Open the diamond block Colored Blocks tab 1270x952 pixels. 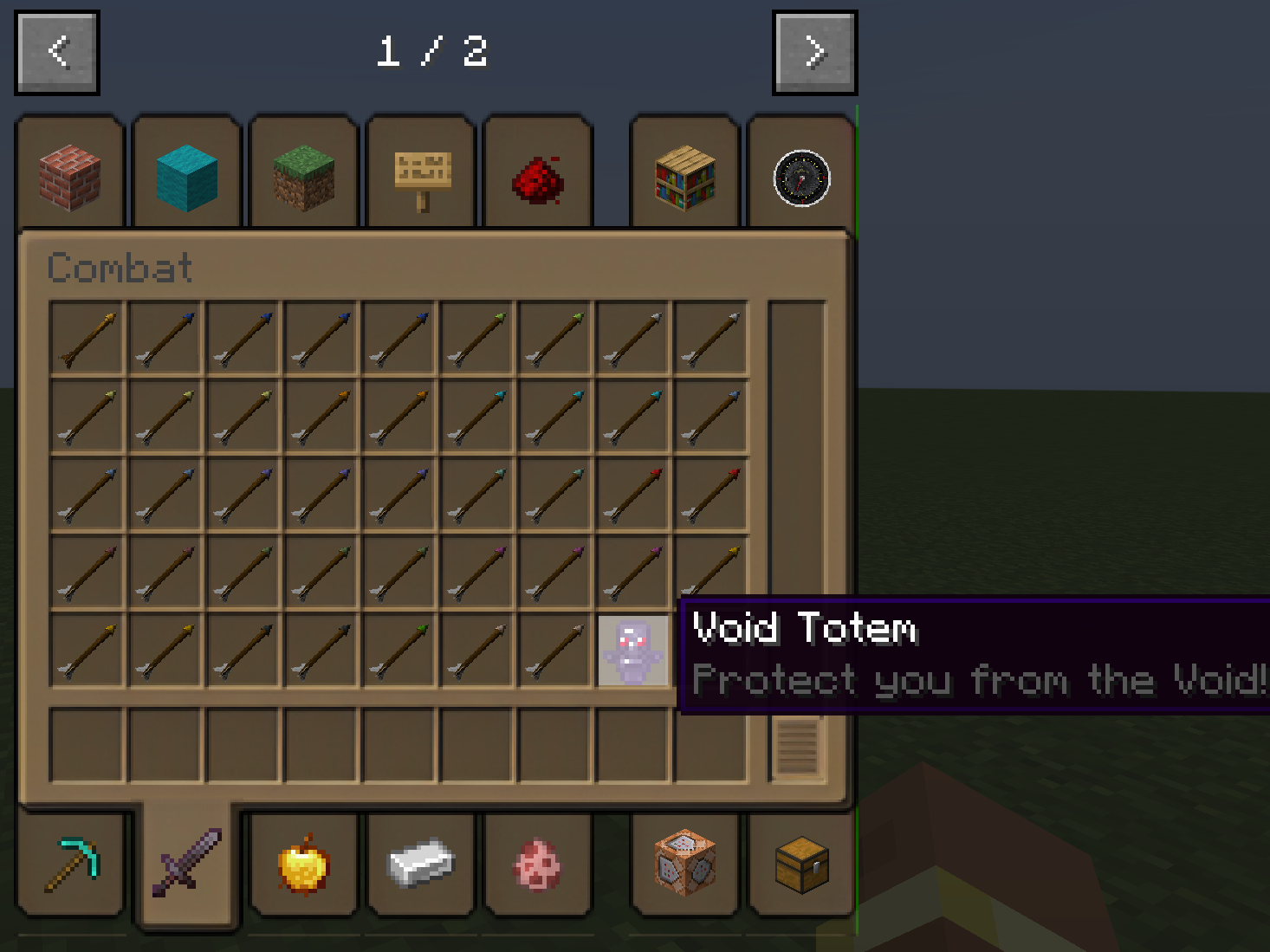(186, 173)
